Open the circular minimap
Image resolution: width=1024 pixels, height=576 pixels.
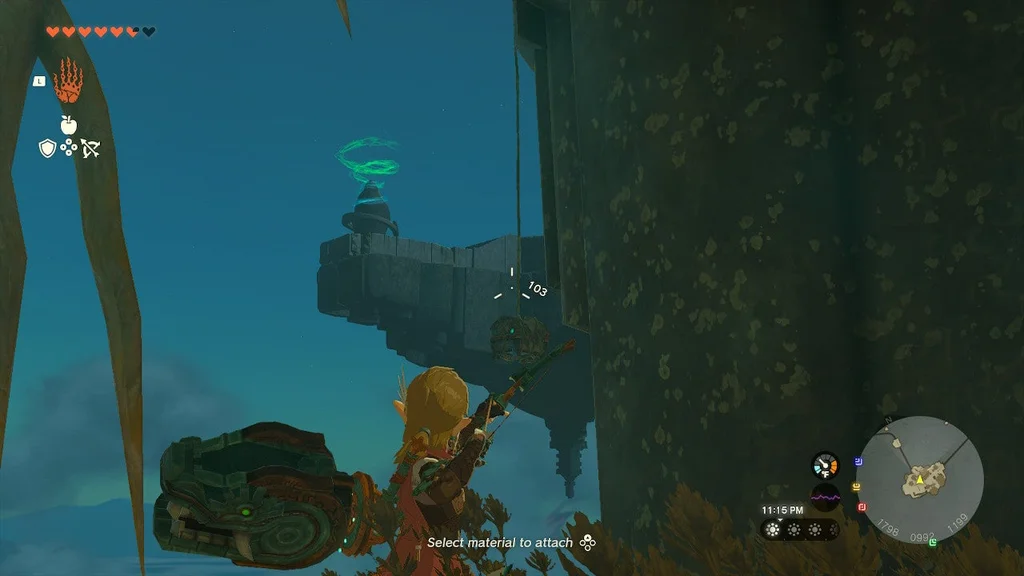tap(919, 479)
